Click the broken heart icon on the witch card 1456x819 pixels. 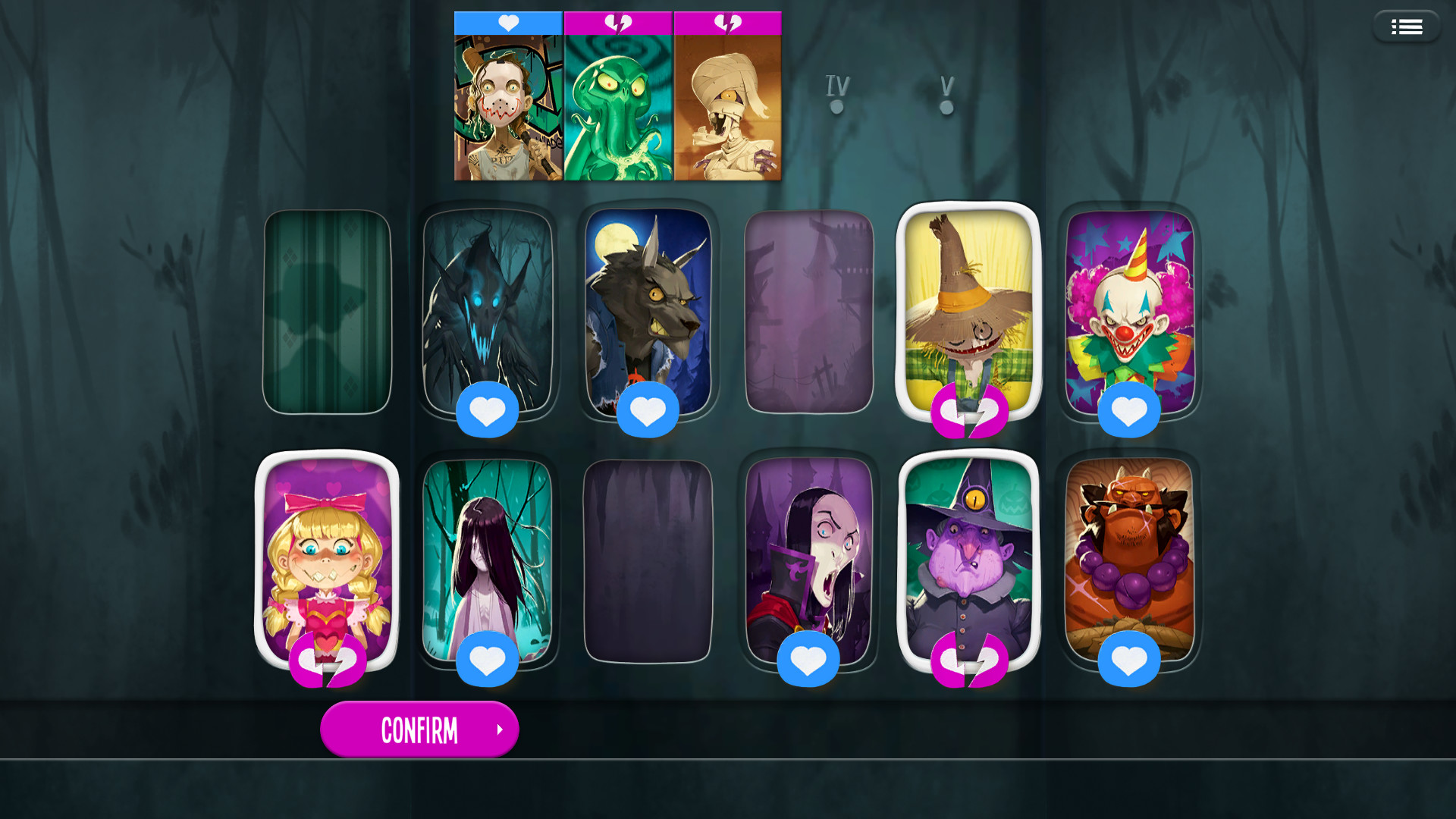[x=969, y=660]
